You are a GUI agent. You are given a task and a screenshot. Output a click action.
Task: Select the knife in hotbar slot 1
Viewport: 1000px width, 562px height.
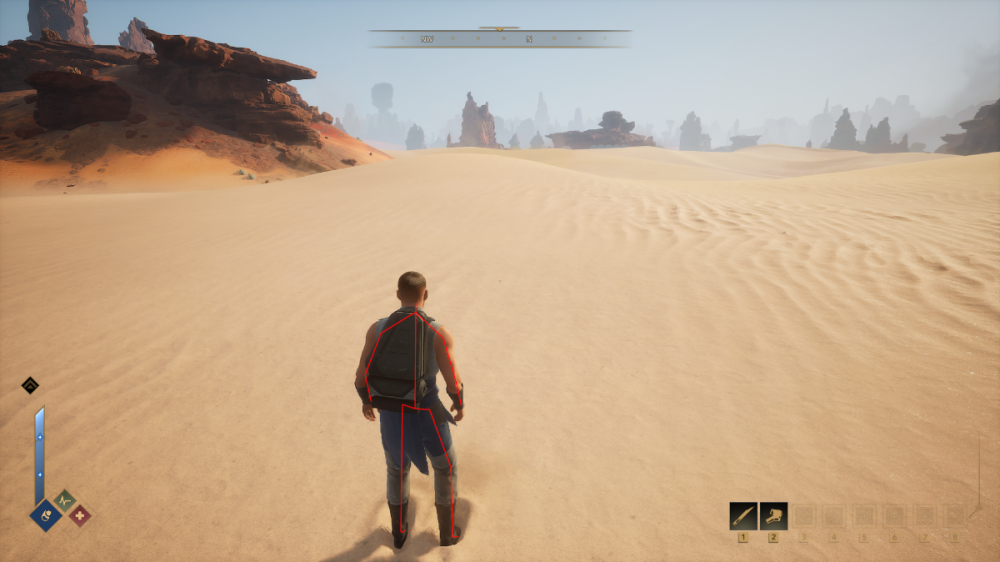tap(743, 516)
